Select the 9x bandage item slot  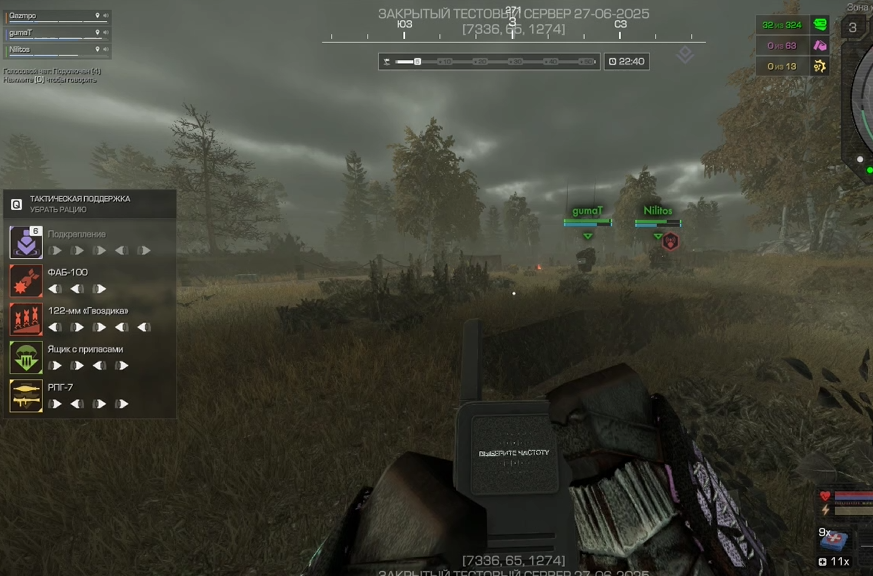(833, 540)
